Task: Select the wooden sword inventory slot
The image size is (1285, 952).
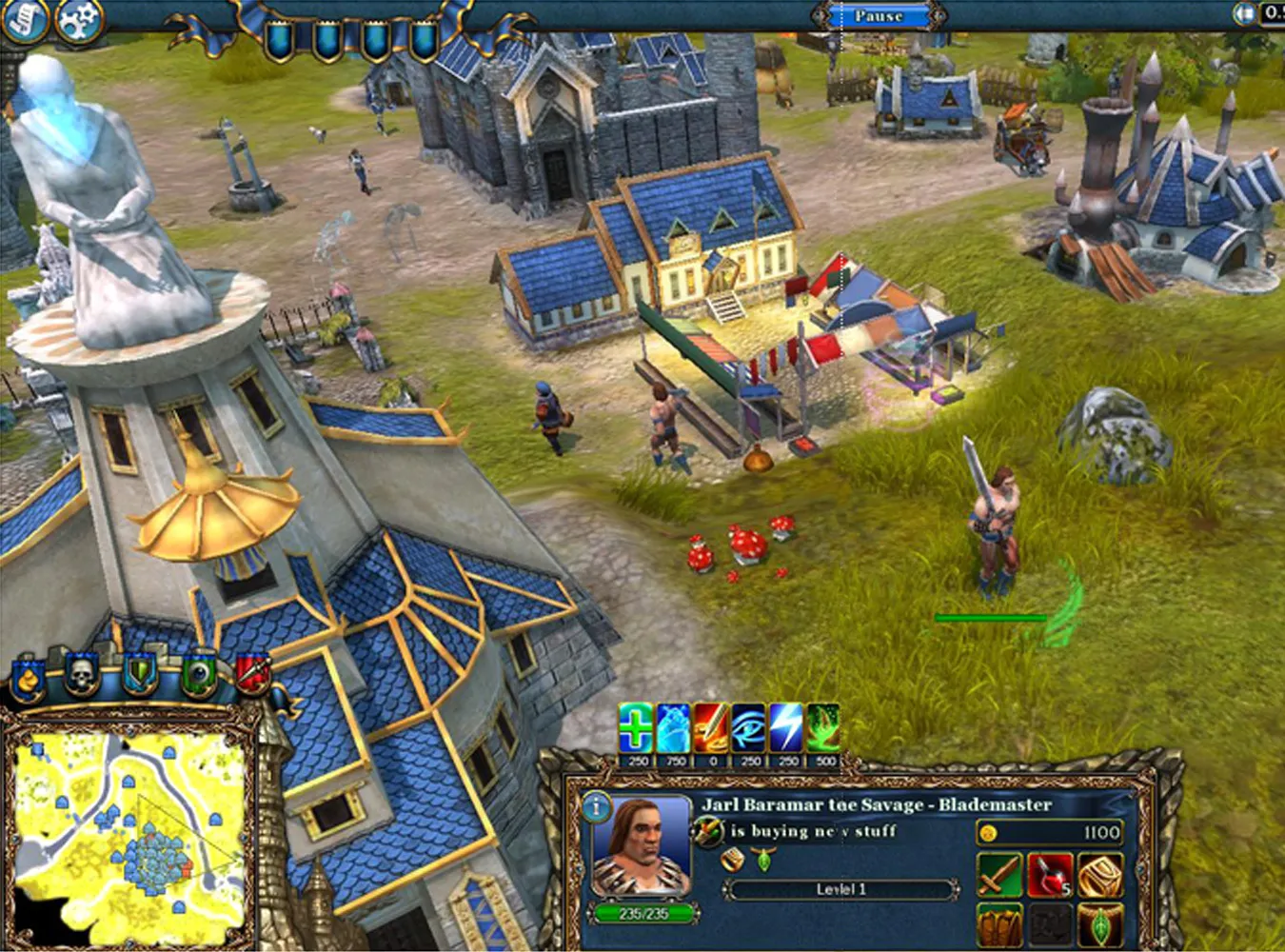Action: (x=999, y=876)
